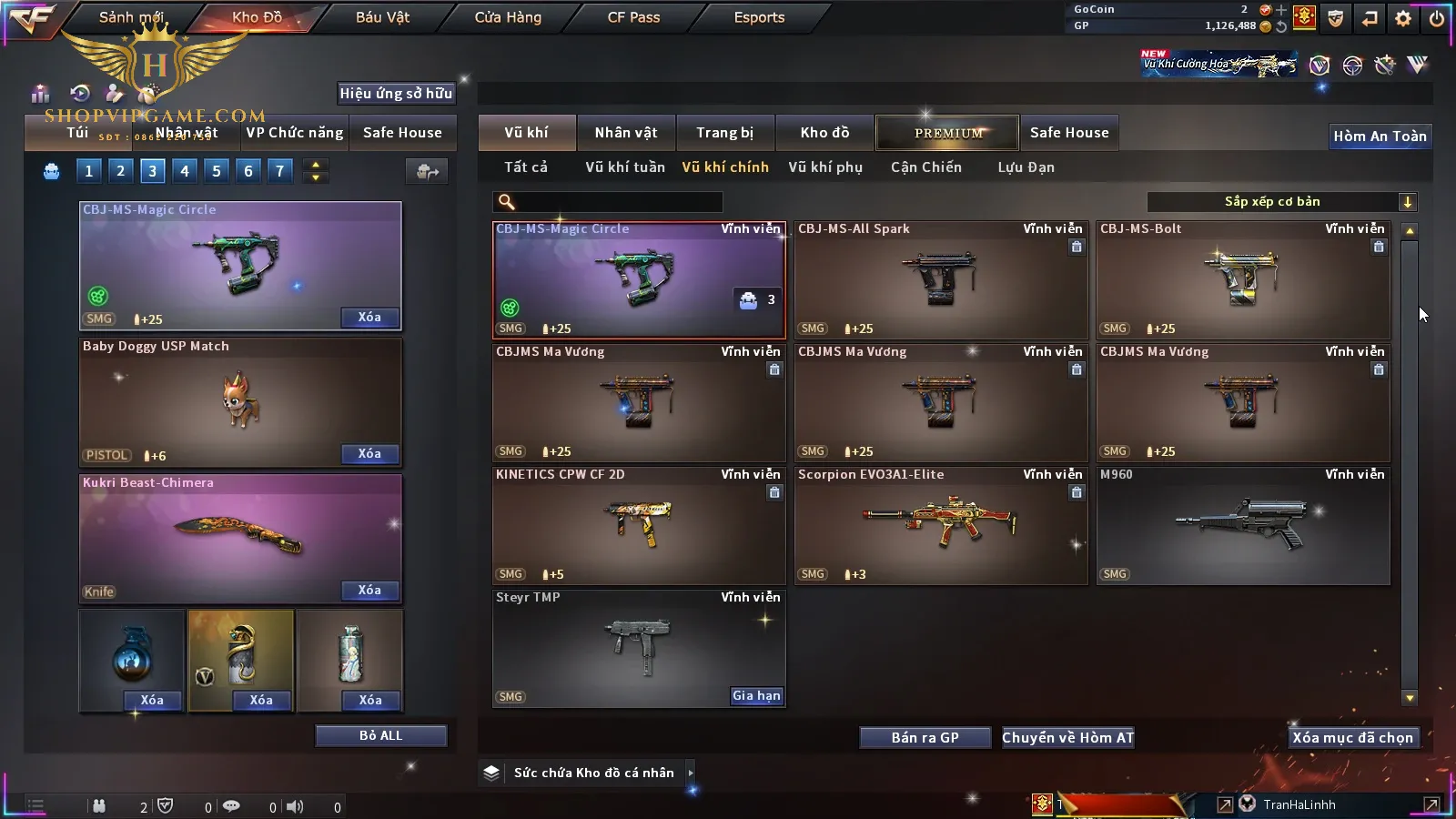Open the Cửa Hàng shop menu

coord(508,17)
